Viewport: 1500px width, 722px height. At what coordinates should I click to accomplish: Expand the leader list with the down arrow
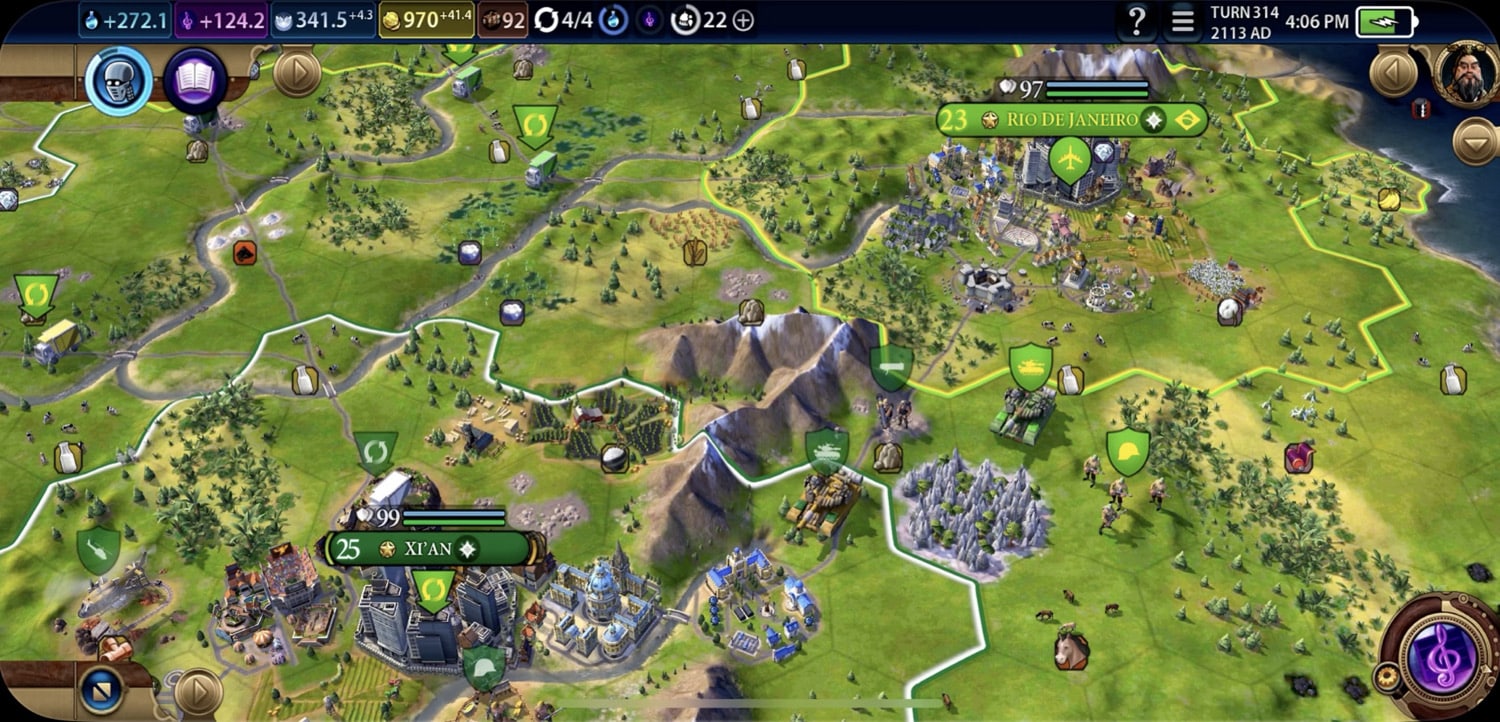[x=1475, y=141]
